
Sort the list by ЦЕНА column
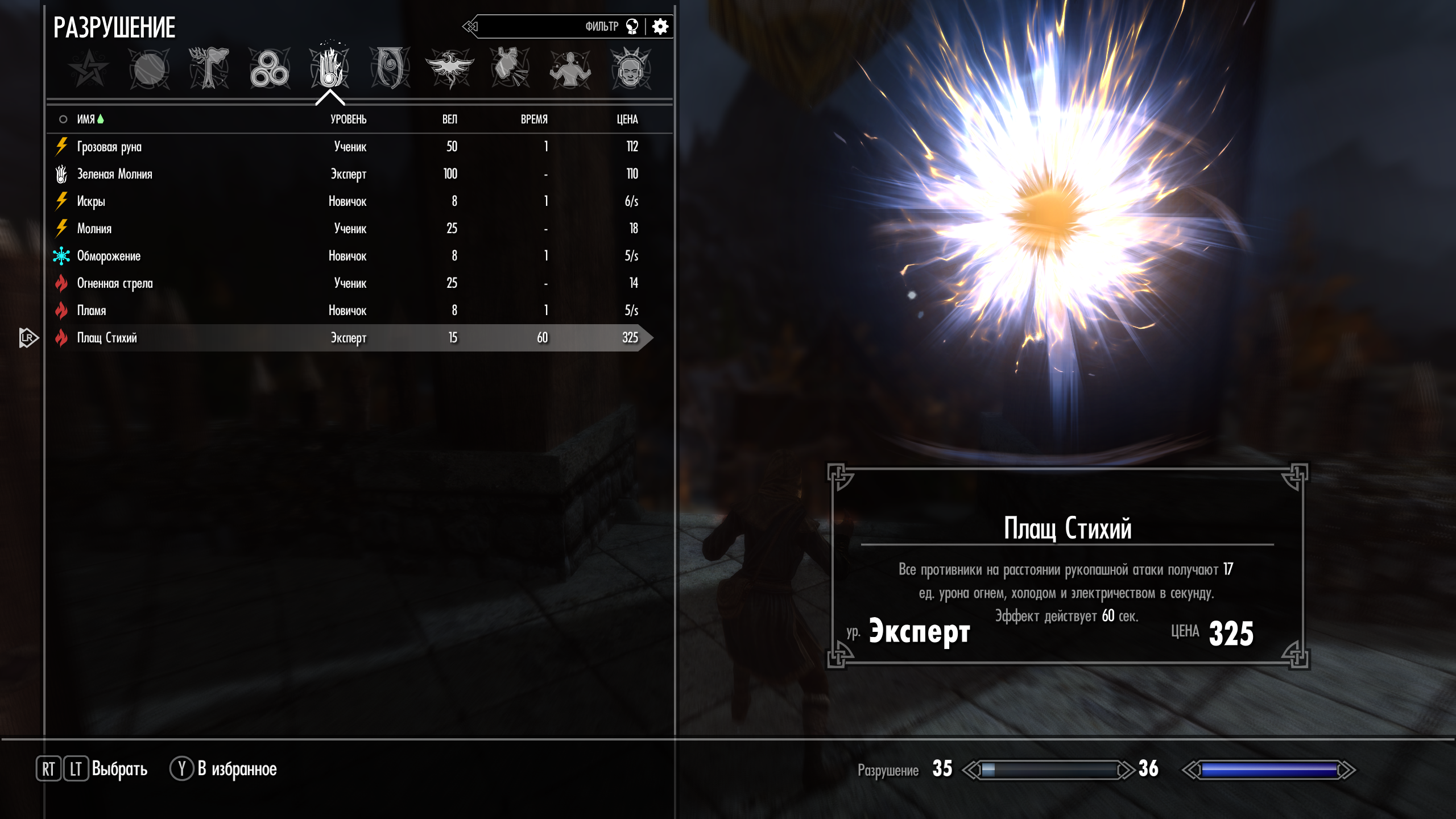[x=627, y=119]
